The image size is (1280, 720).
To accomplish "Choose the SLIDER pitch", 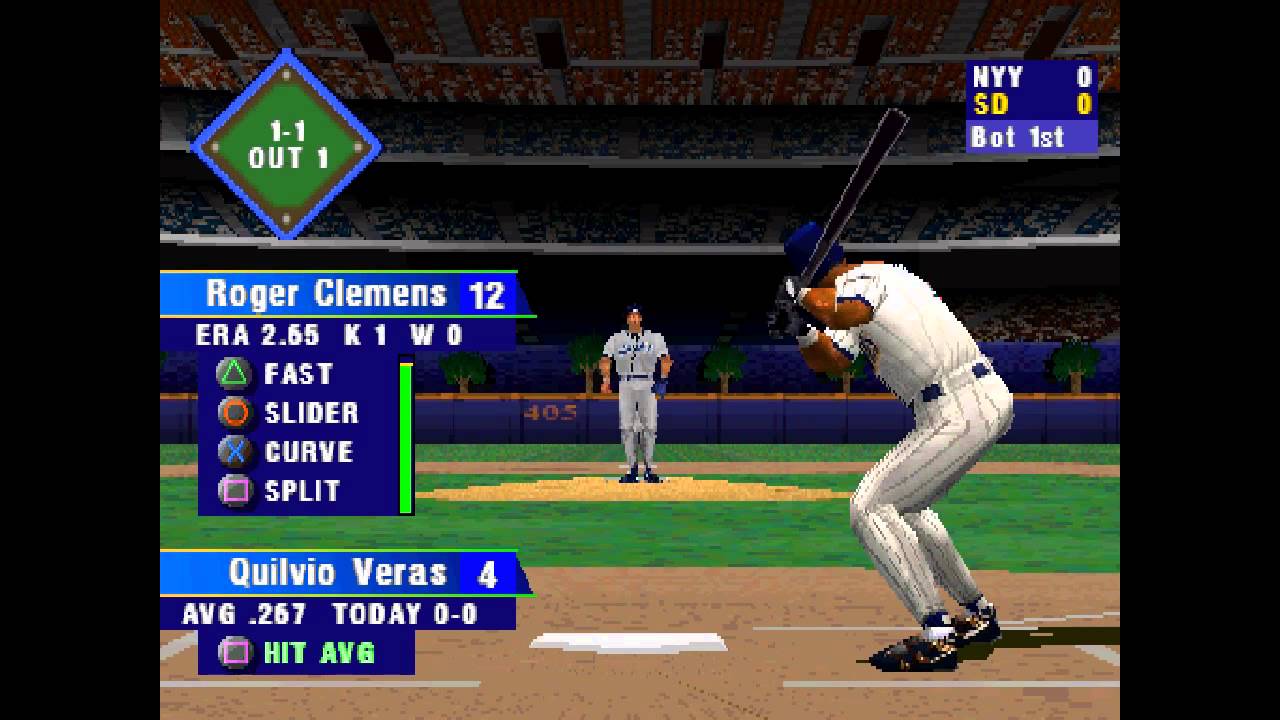I will pyautogui.click(x=310, y=413).
